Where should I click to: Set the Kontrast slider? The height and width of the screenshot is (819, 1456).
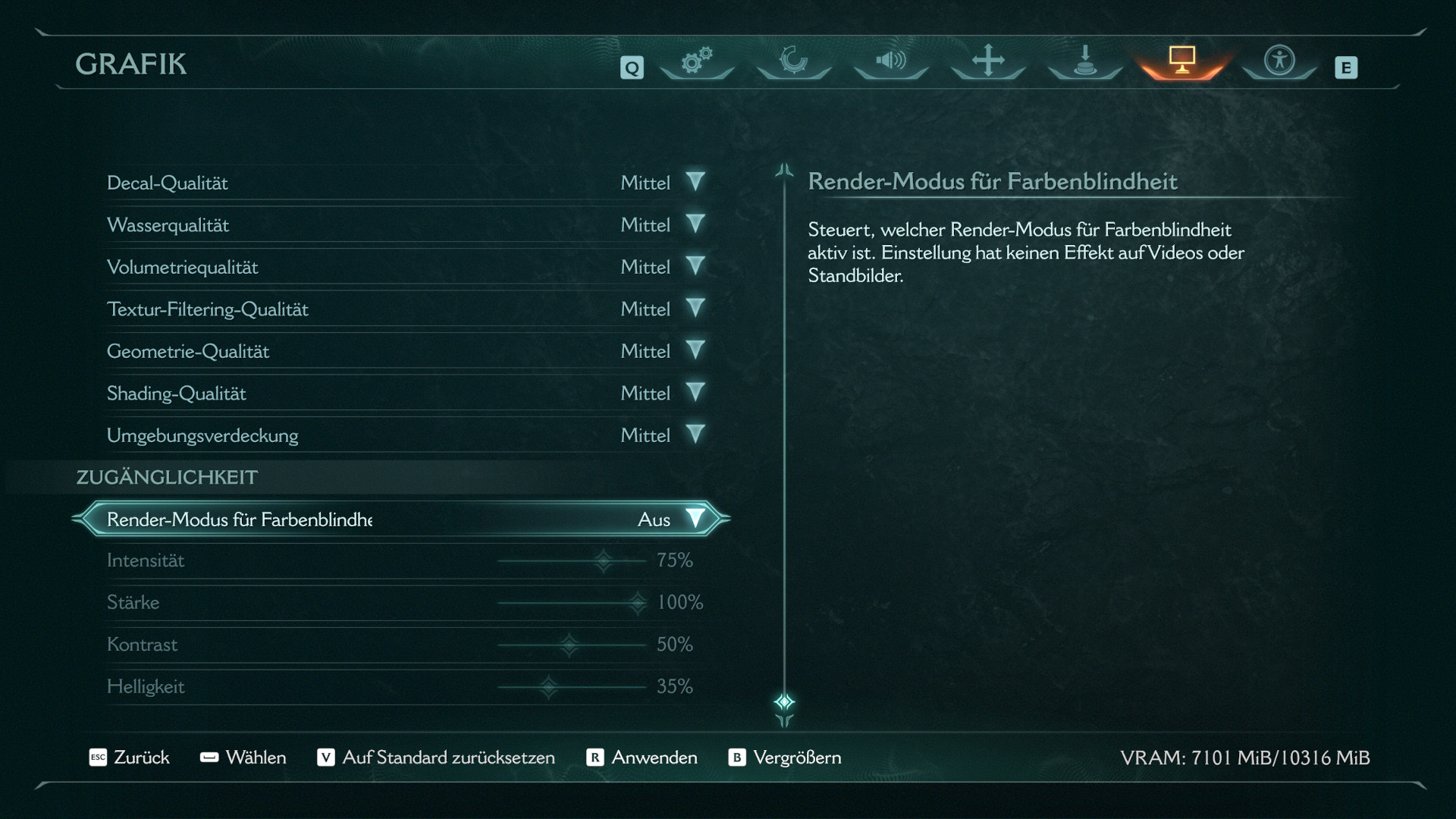570,645
